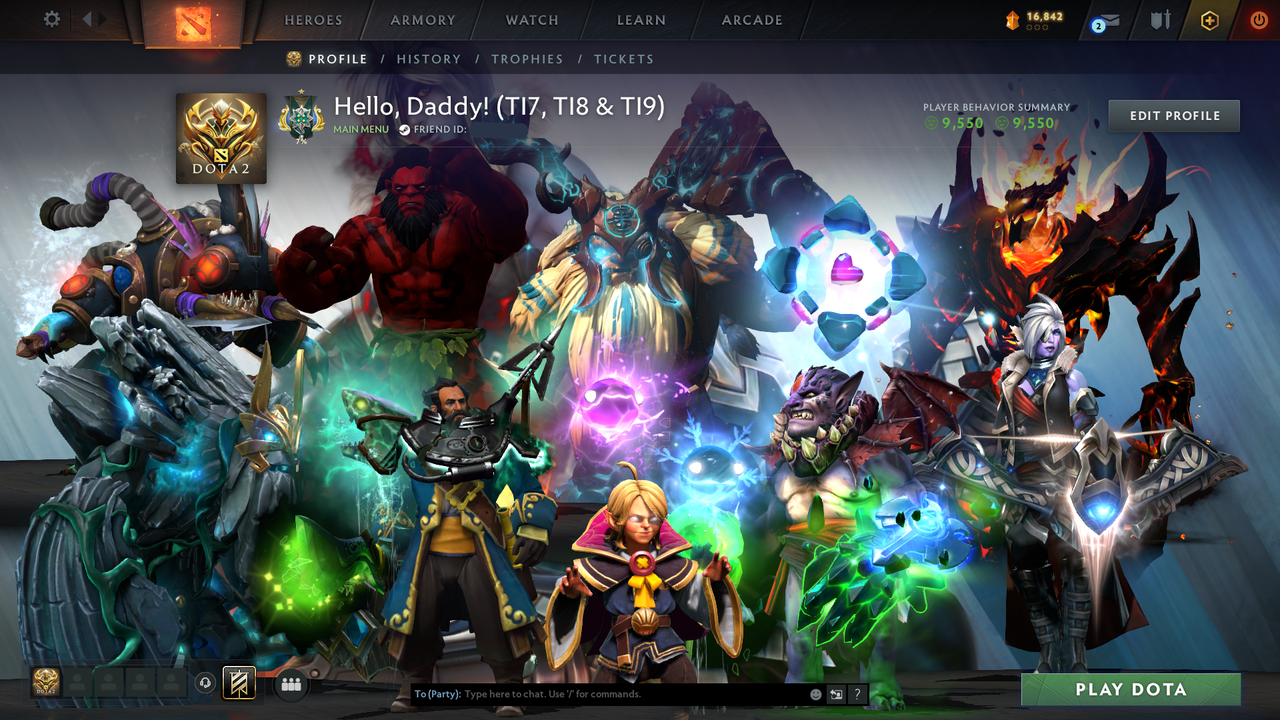Click the Edit Profile button

(1173, 115)
